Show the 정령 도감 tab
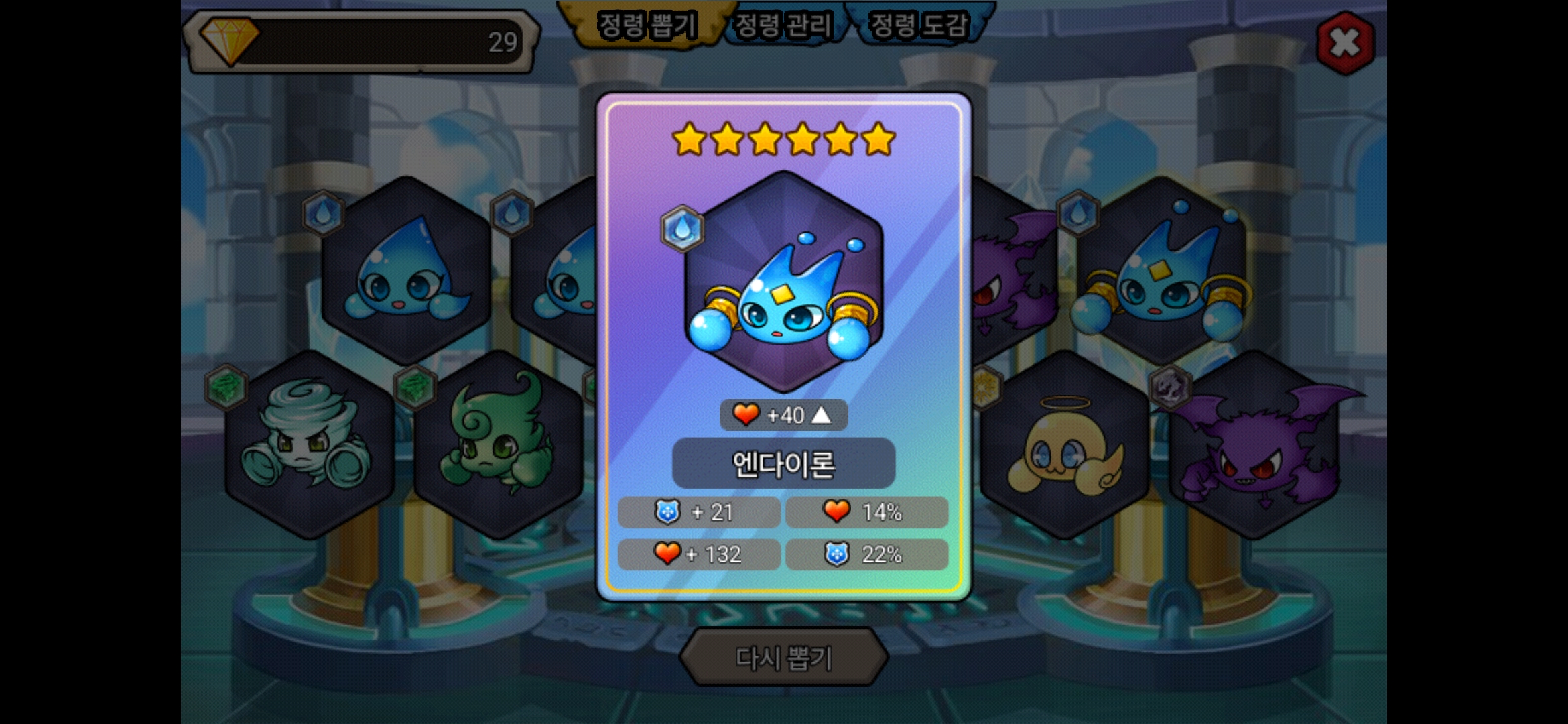 919,25
